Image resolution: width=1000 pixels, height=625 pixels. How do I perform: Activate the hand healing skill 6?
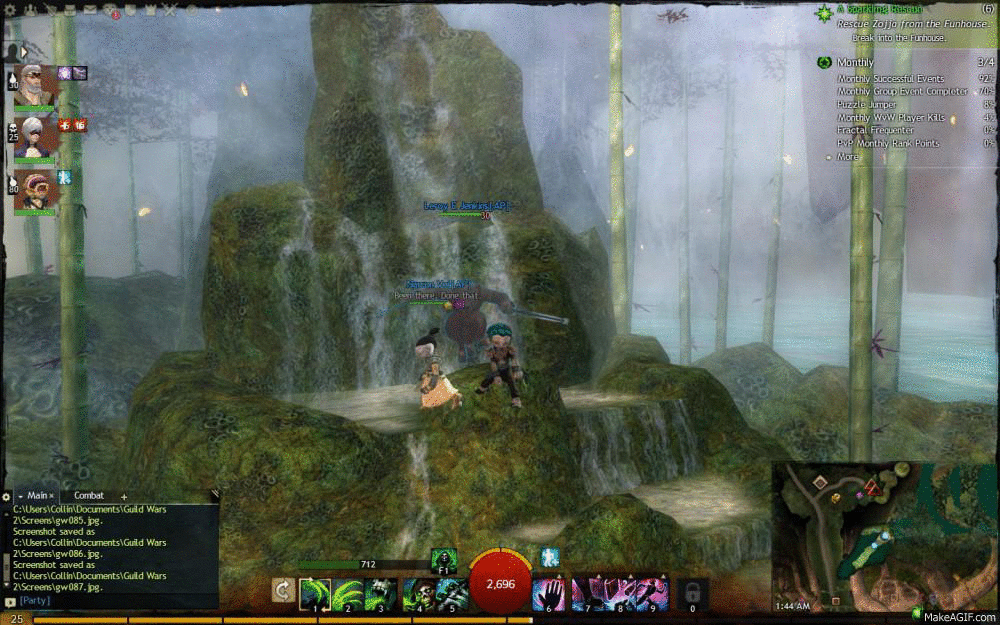[549, 592]
